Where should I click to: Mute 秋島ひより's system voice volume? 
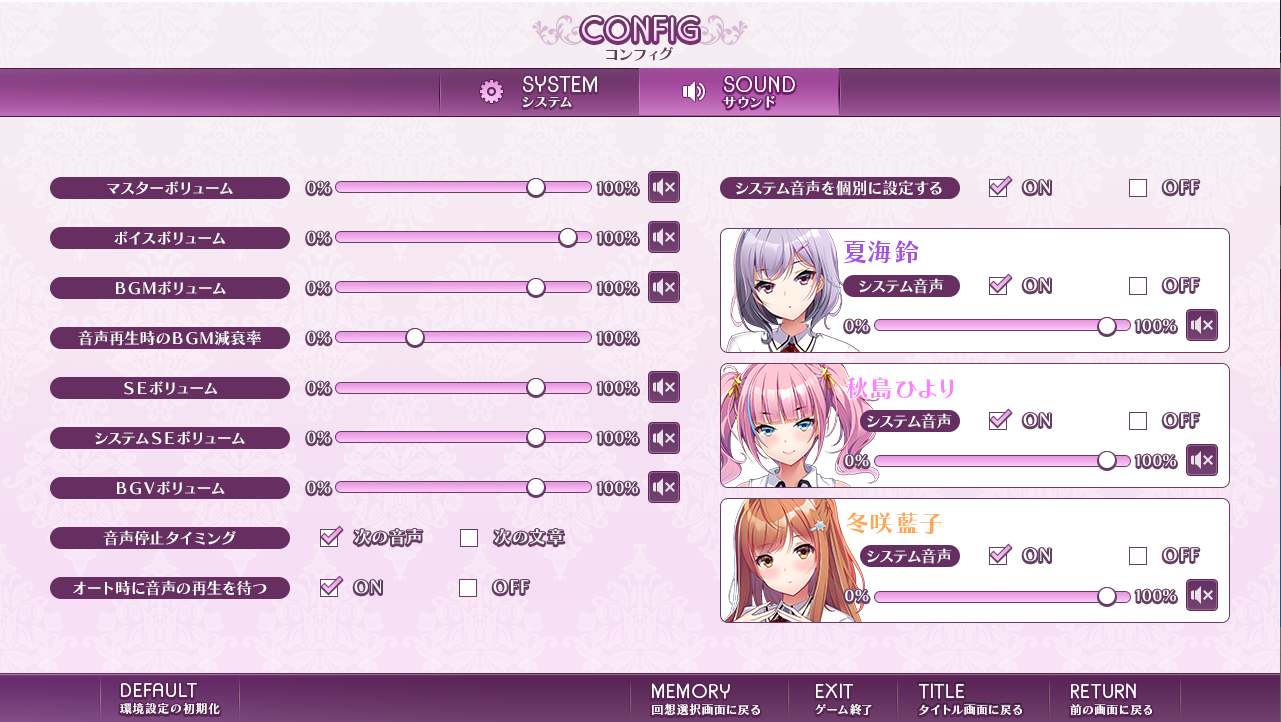point(1201,460)
